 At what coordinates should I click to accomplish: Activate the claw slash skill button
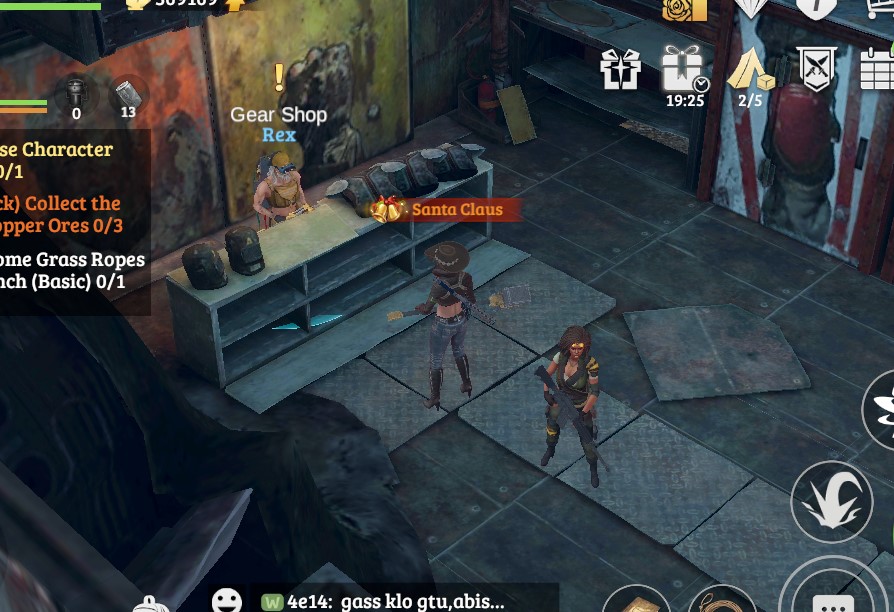(831, 501)
